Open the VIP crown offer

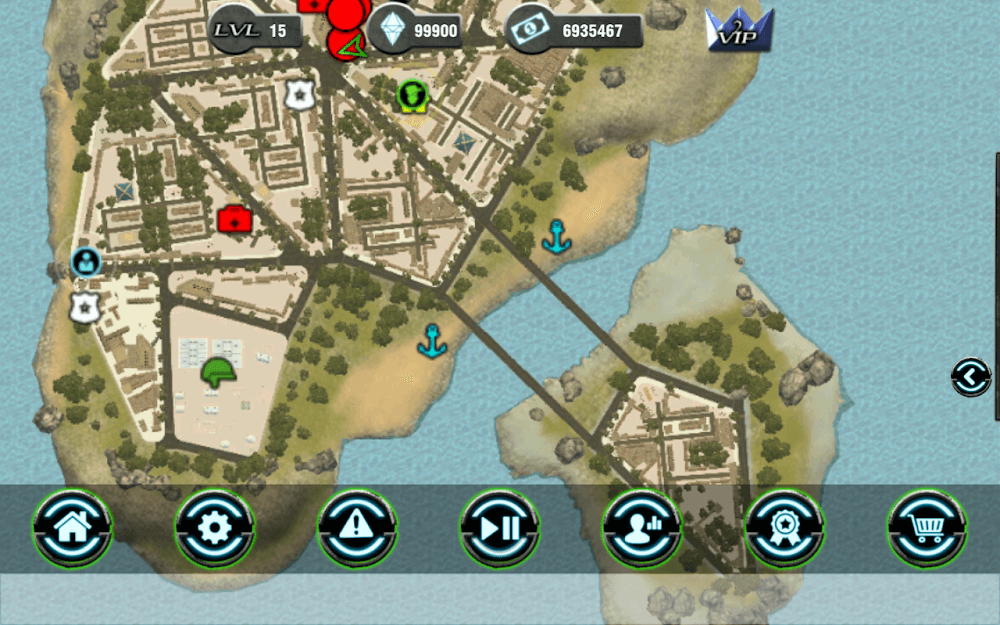[x=739, y=29]
